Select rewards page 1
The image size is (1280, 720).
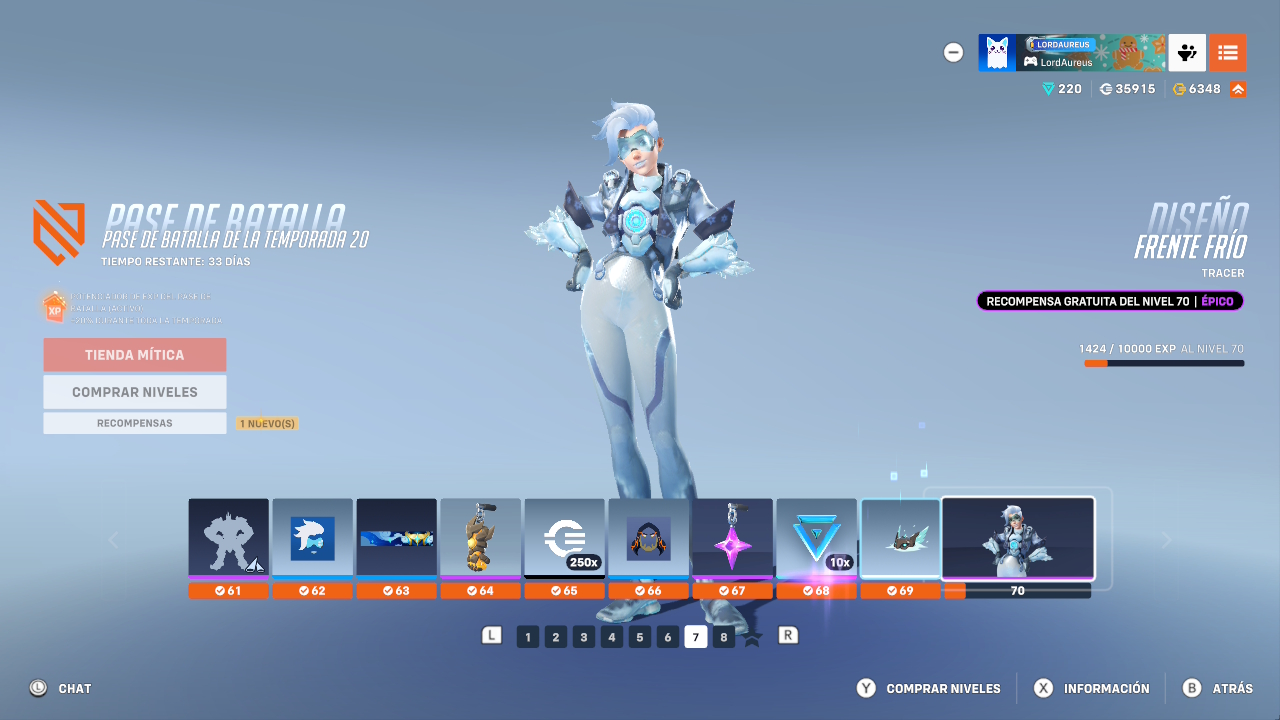[527, 636]
